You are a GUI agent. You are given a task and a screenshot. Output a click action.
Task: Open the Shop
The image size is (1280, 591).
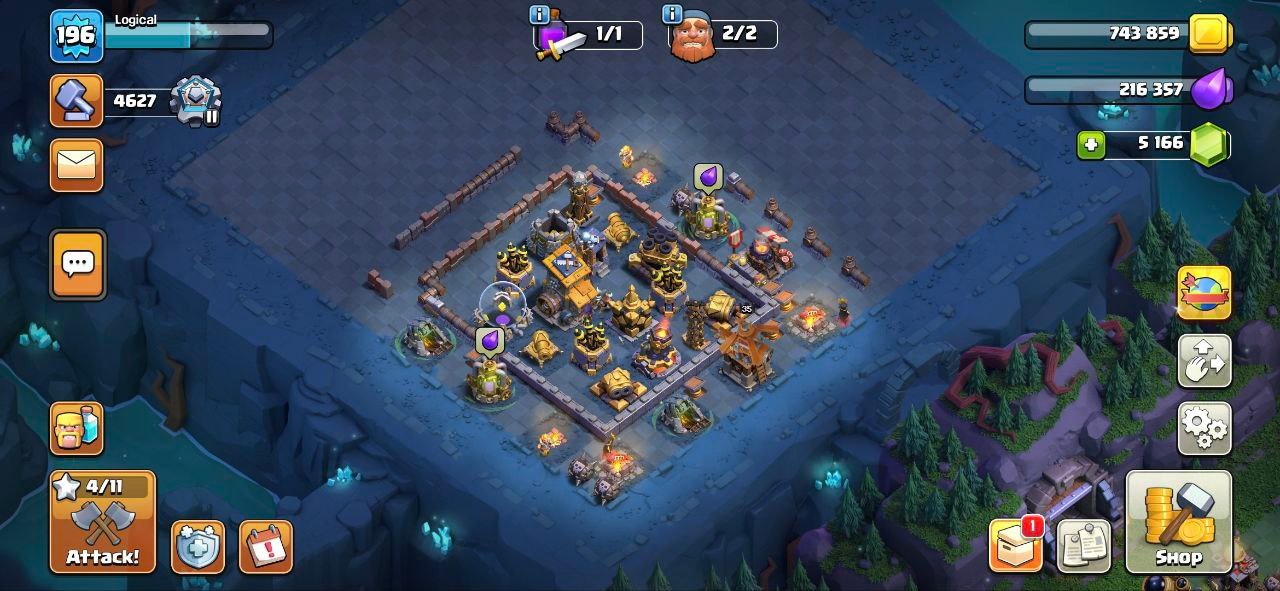click(1178, 521)
